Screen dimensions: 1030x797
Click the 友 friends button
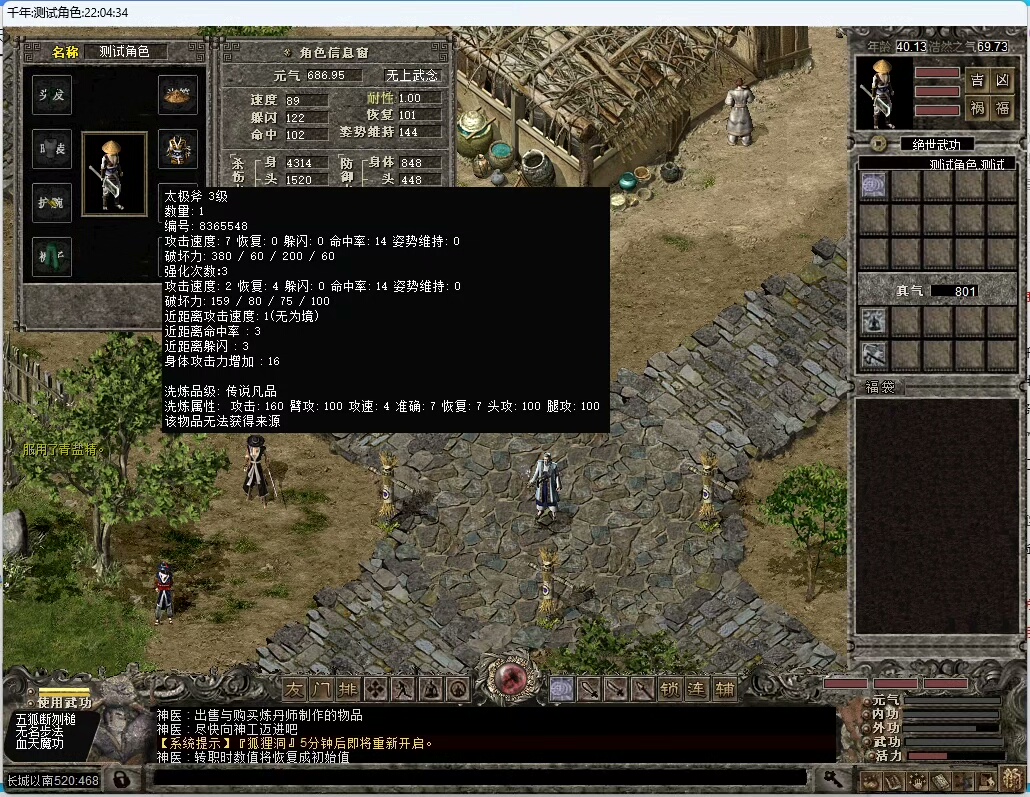pyautogui.click(x=294, y=688)
